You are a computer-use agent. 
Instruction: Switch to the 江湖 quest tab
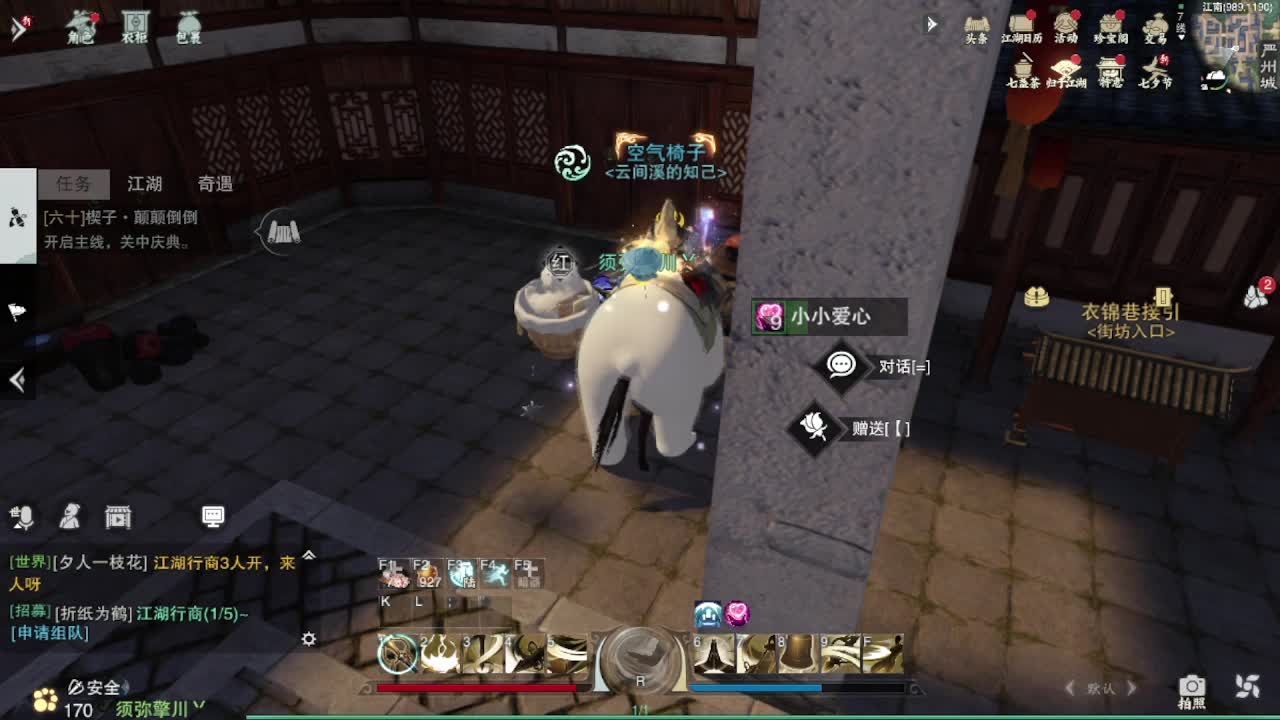145,184
